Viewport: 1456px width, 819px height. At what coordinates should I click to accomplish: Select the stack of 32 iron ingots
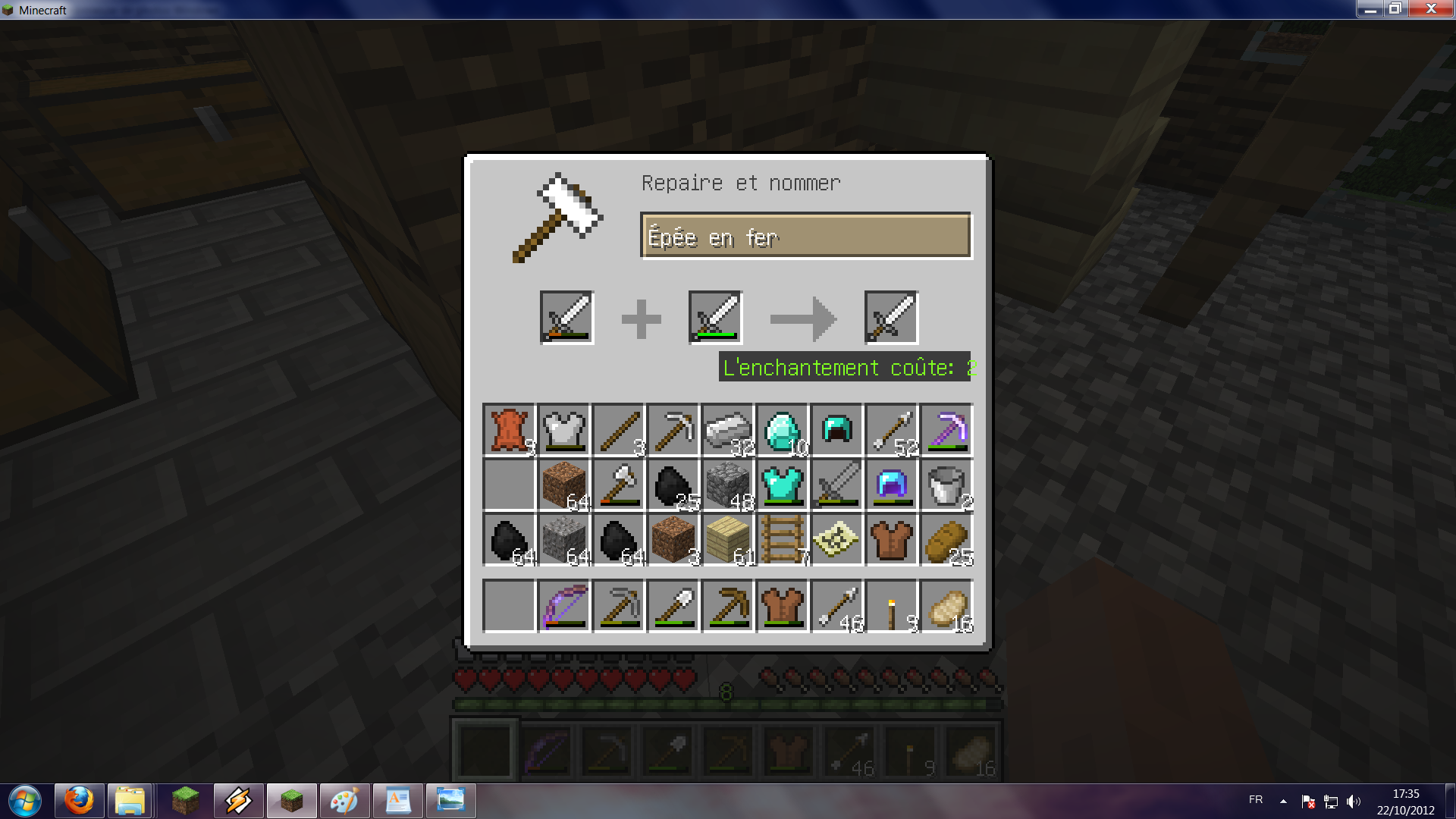728,430
